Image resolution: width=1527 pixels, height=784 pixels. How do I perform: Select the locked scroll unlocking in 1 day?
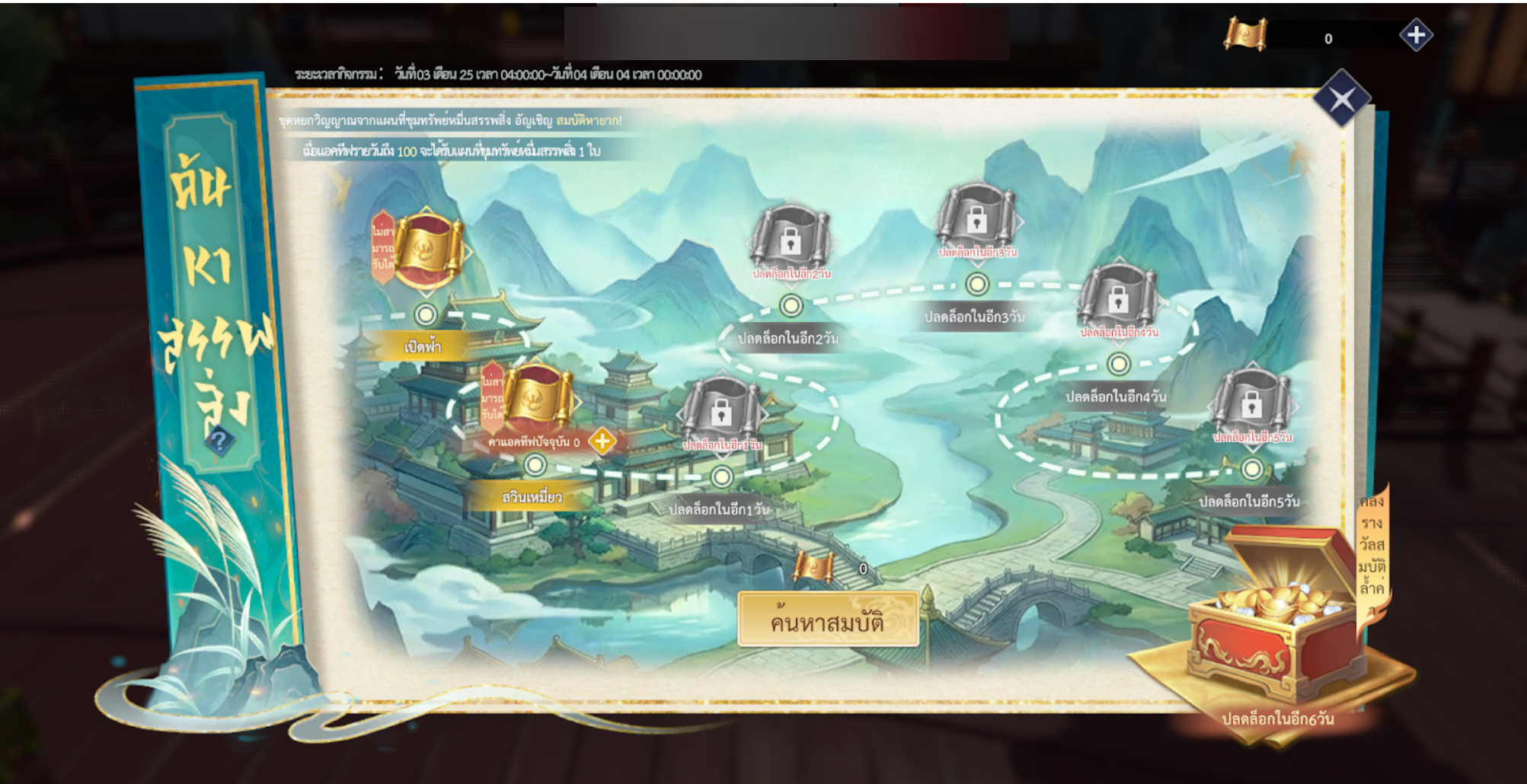[x=720, y=411]
